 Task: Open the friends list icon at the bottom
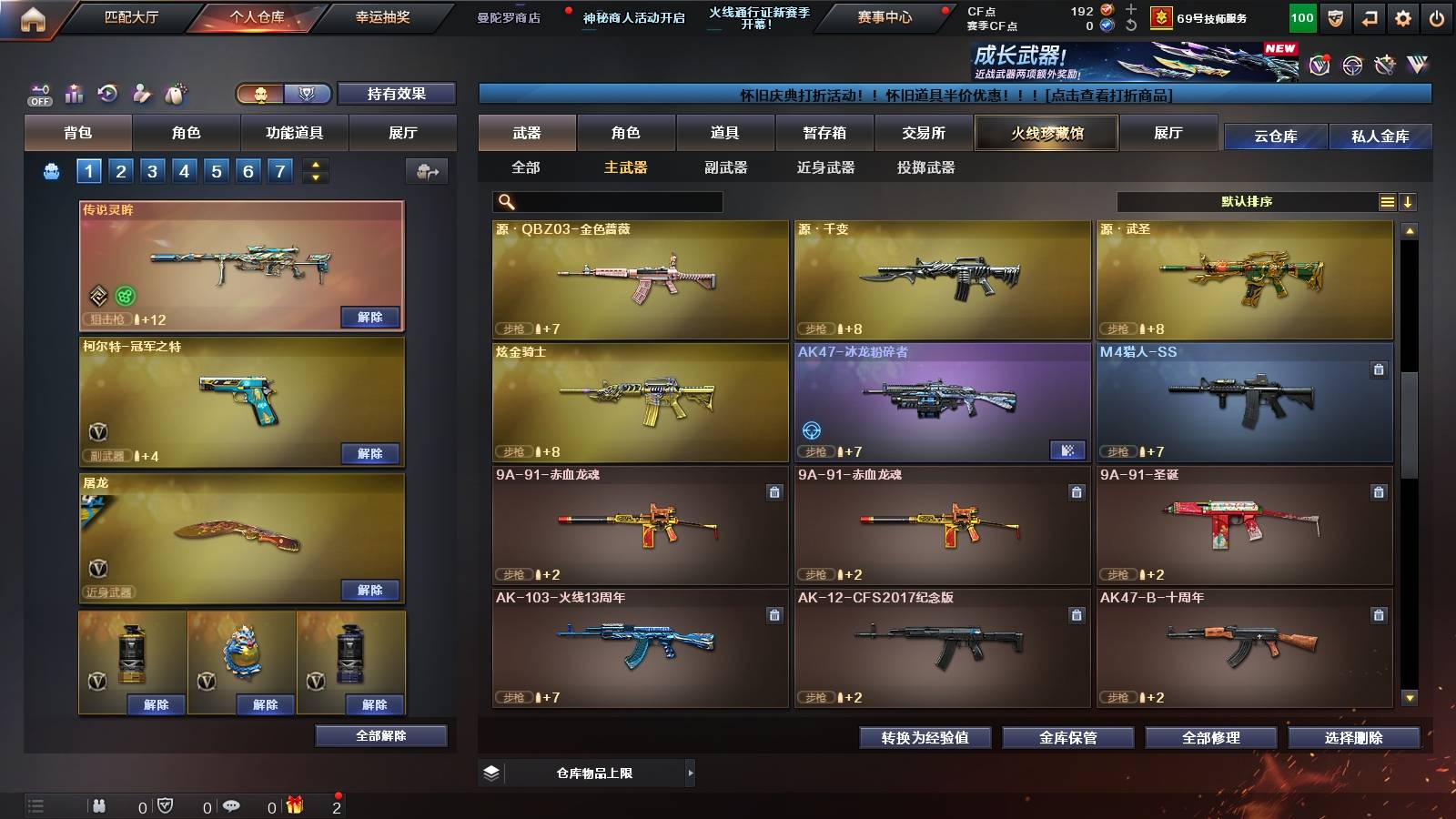98,805
